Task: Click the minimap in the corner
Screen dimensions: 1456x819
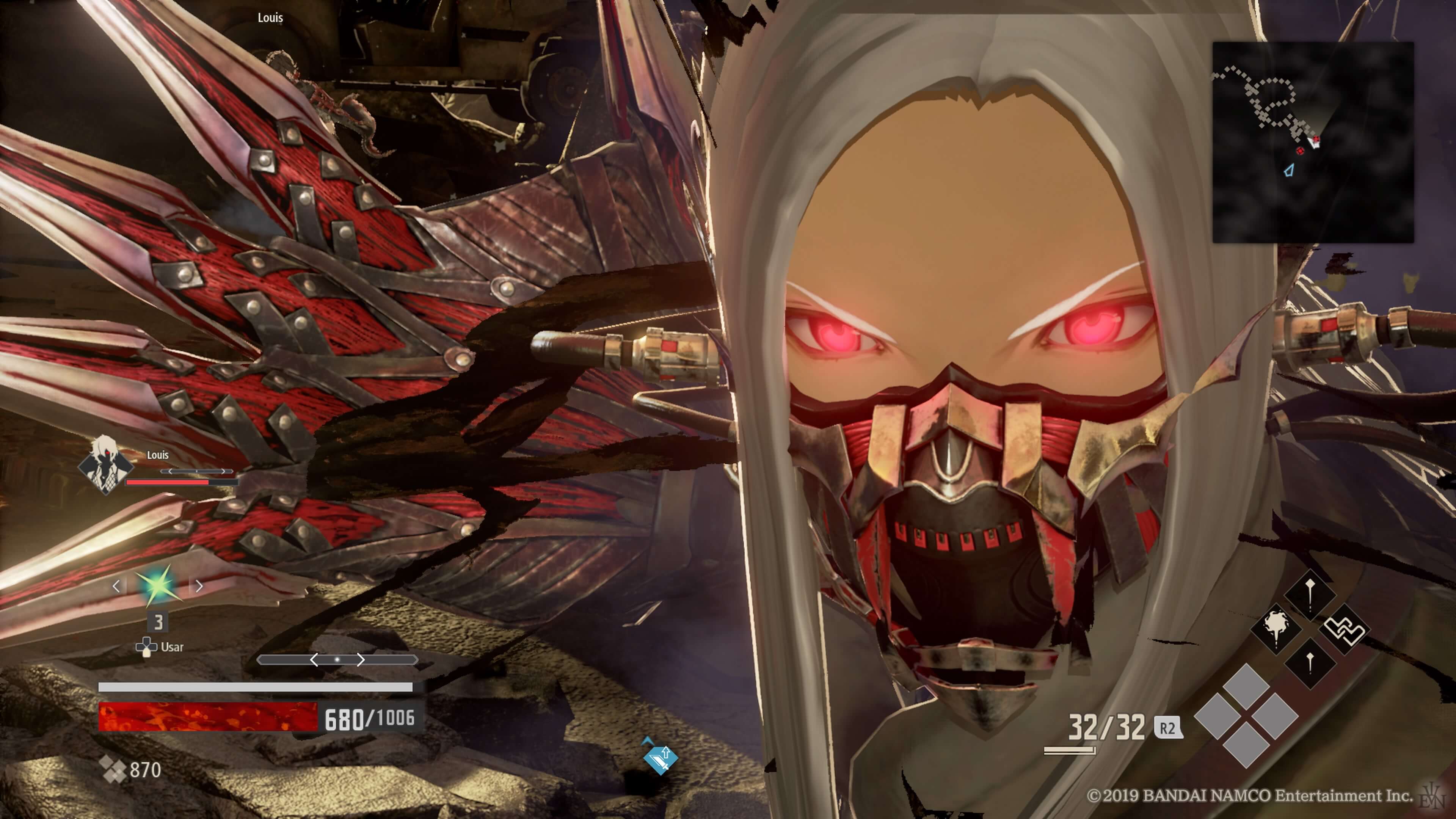Action: click(x=1312, y=142)
